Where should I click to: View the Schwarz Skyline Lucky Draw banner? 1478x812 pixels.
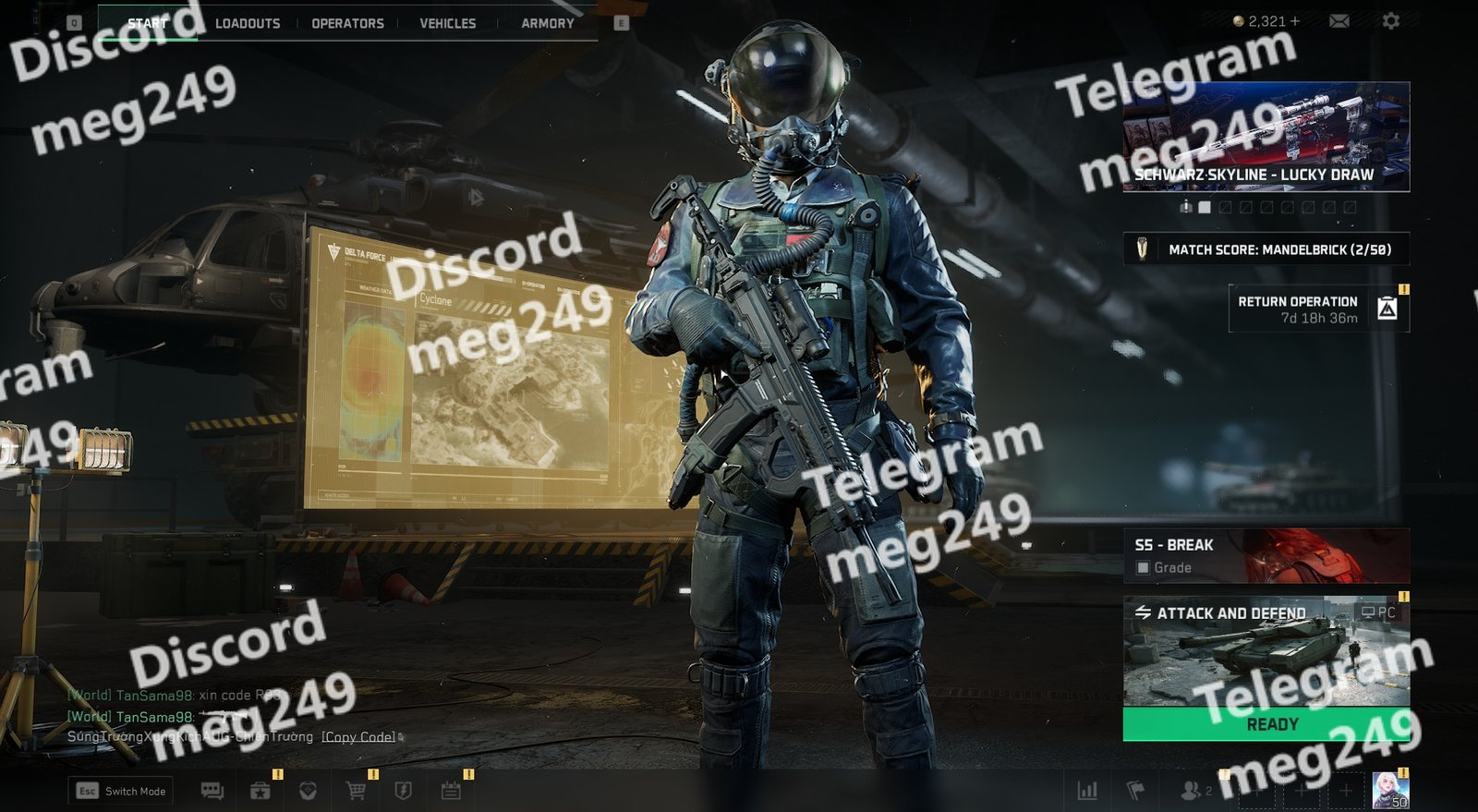point(1266,137)
